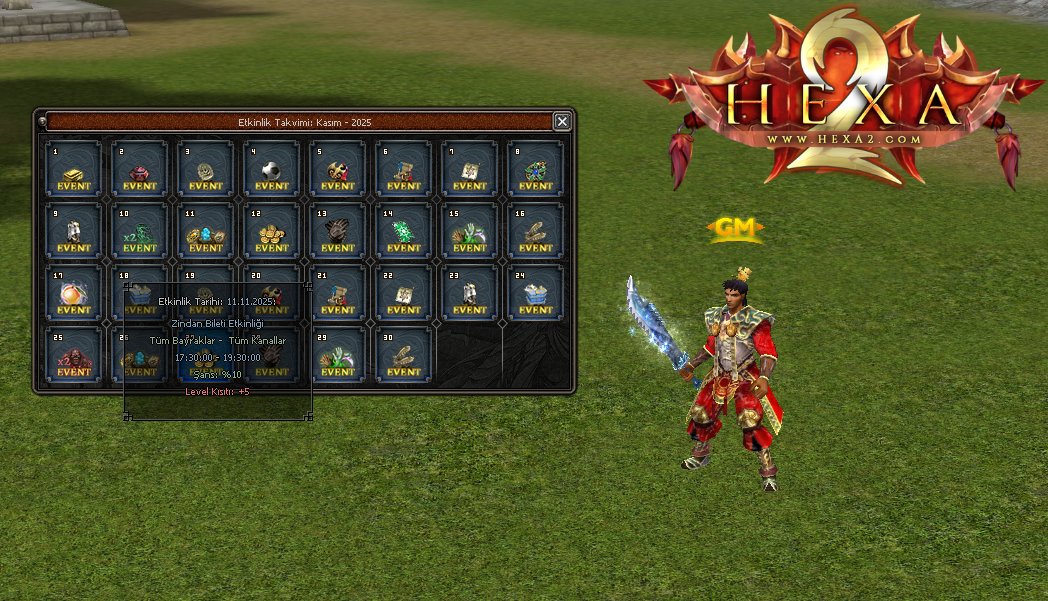Image resolution: width=1048 pixels, height=601 pixels.
Task: Open the day 9 event cell
Action: [x=73, y=232]
